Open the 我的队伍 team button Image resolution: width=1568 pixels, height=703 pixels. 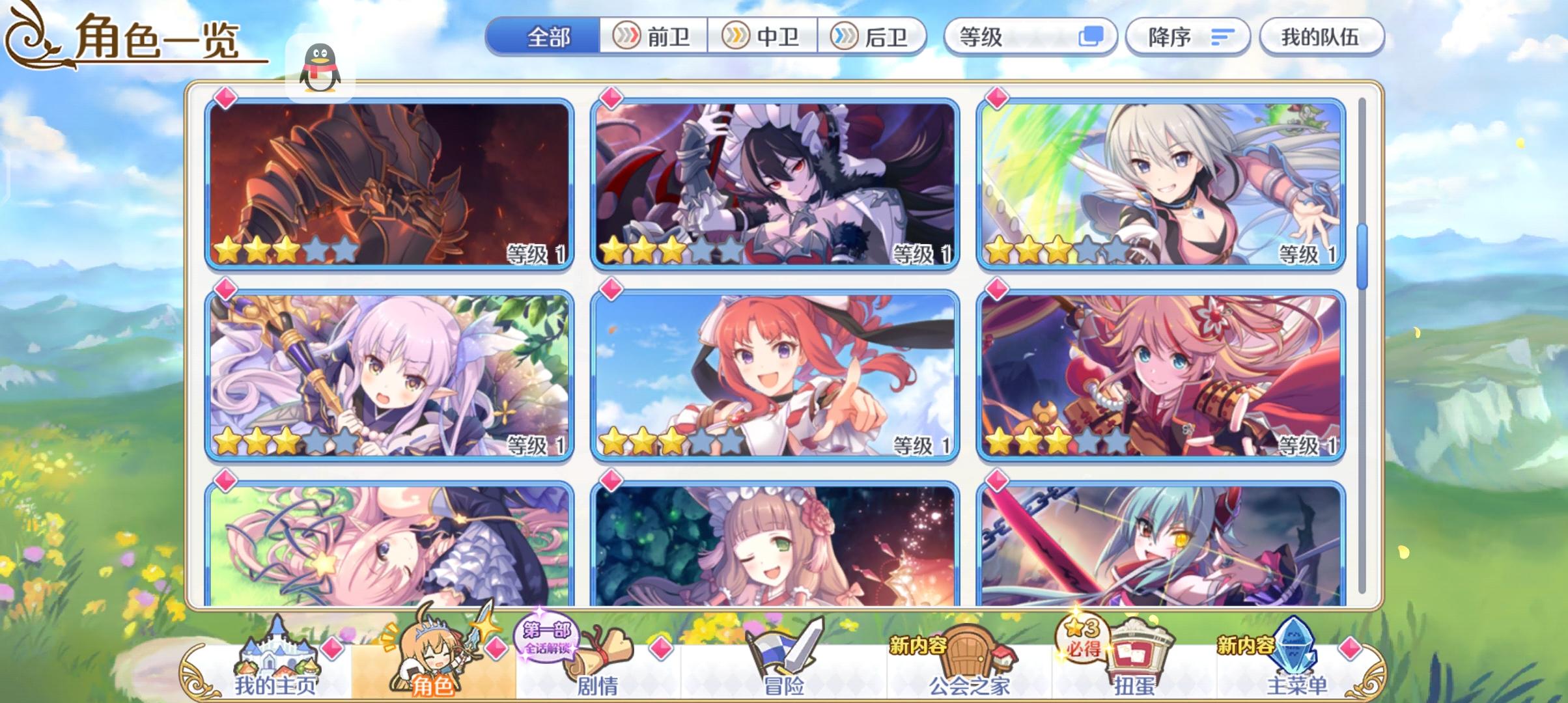tap(1322, 37)
